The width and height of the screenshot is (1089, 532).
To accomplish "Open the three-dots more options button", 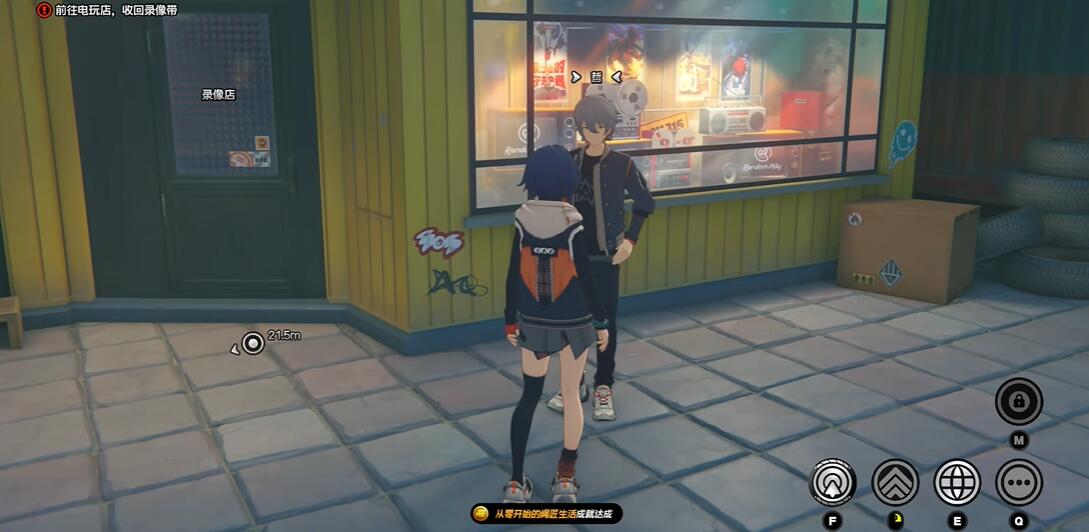I will (x=1018, y=483).
